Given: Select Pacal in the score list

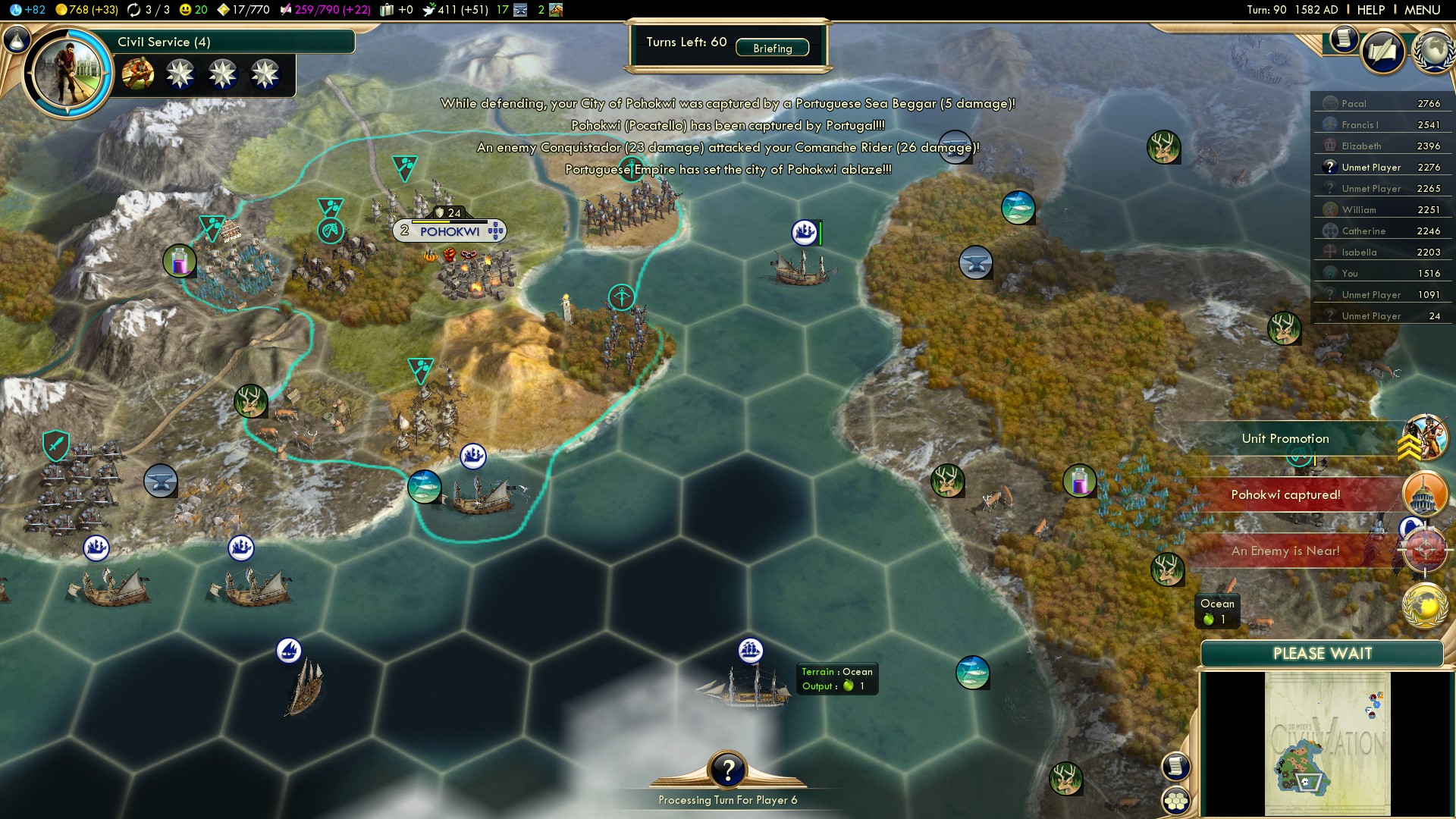Looking at the screenshot, I should 1382,103.
